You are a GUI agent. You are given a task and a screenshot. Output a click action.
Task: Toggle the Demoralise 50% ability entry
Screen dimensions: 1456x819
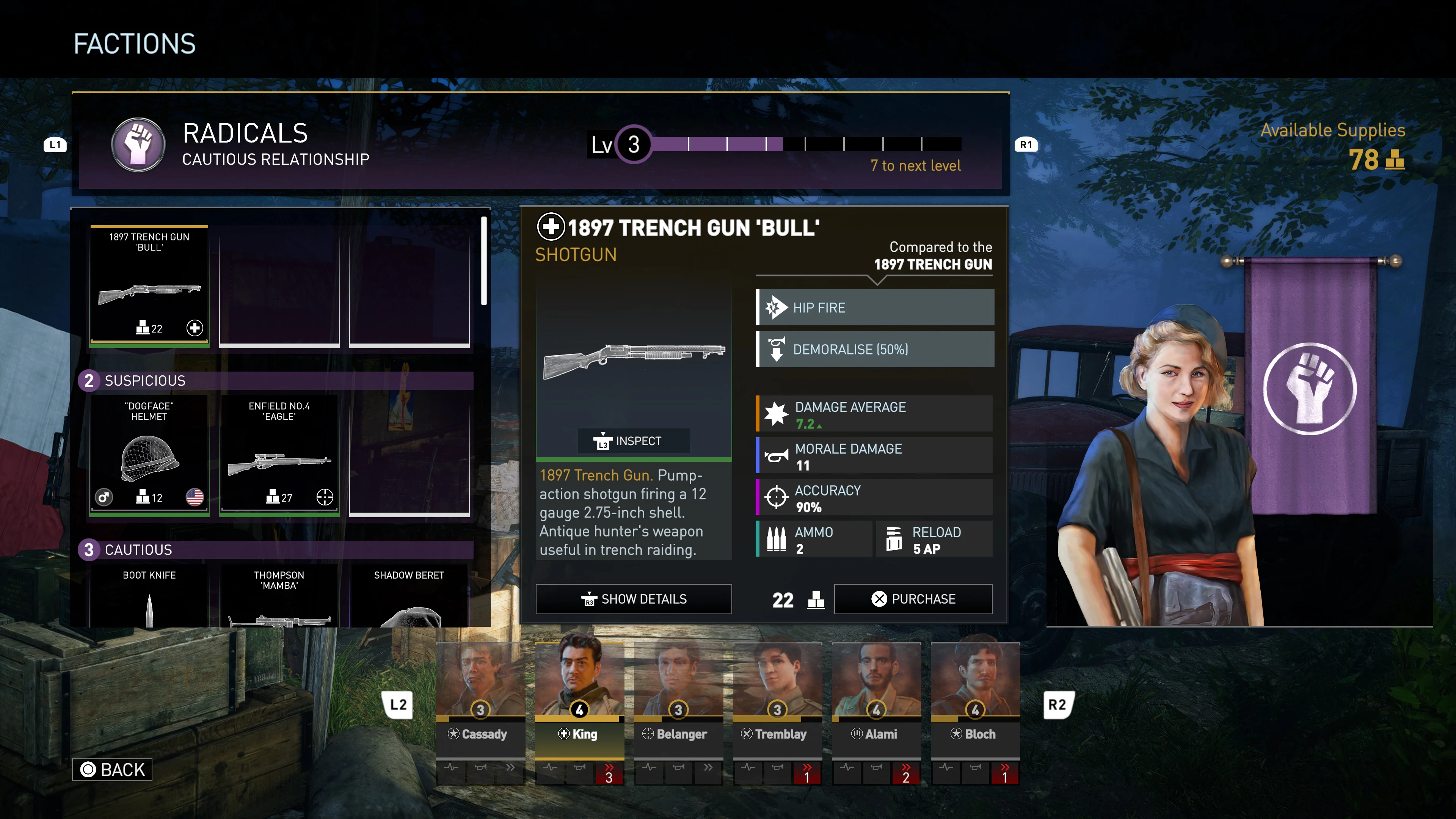(x=874, y=349)
